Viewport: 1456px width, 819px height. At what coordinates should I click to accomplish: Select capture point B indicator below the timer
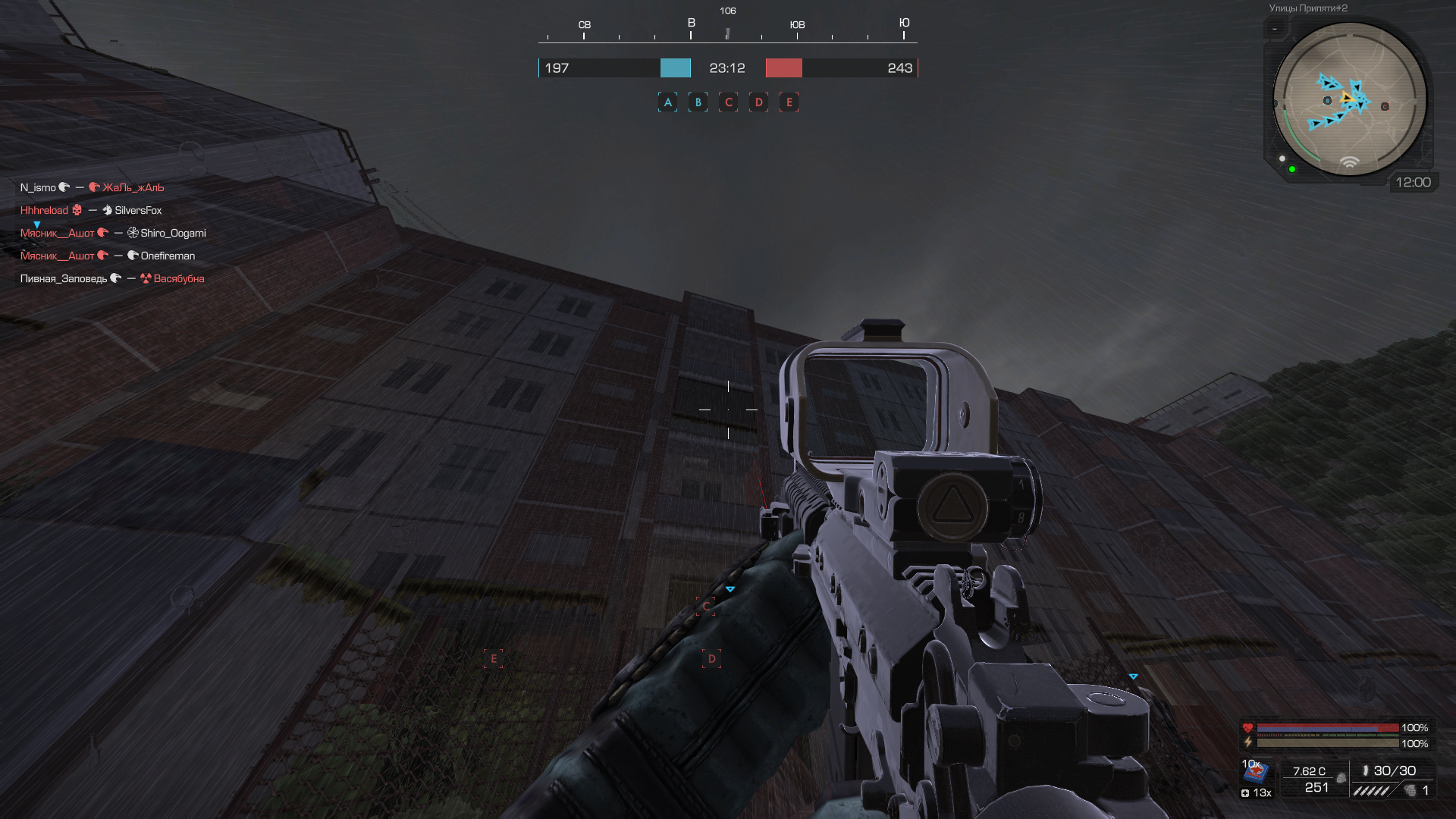[x=698, y=102]
